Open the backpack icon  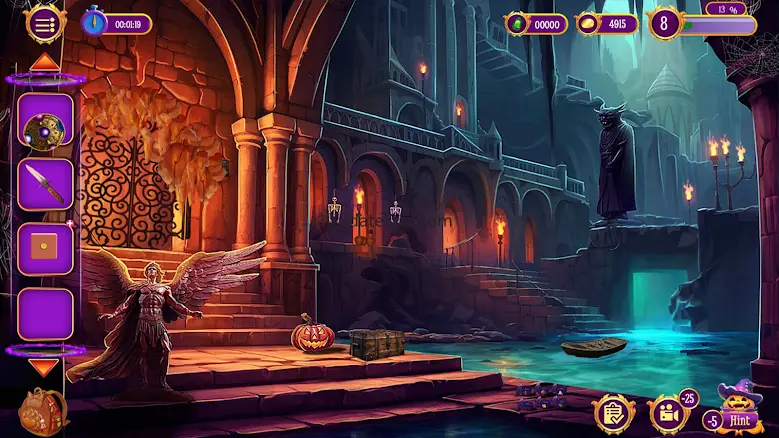coord(43,410)
